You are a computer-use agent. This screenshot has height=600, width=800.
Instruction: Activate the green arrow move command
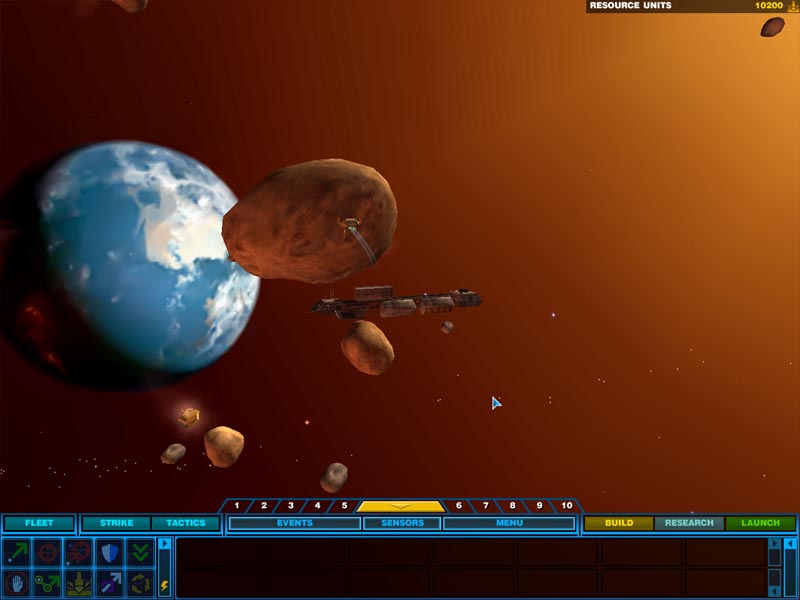(17, 552)
